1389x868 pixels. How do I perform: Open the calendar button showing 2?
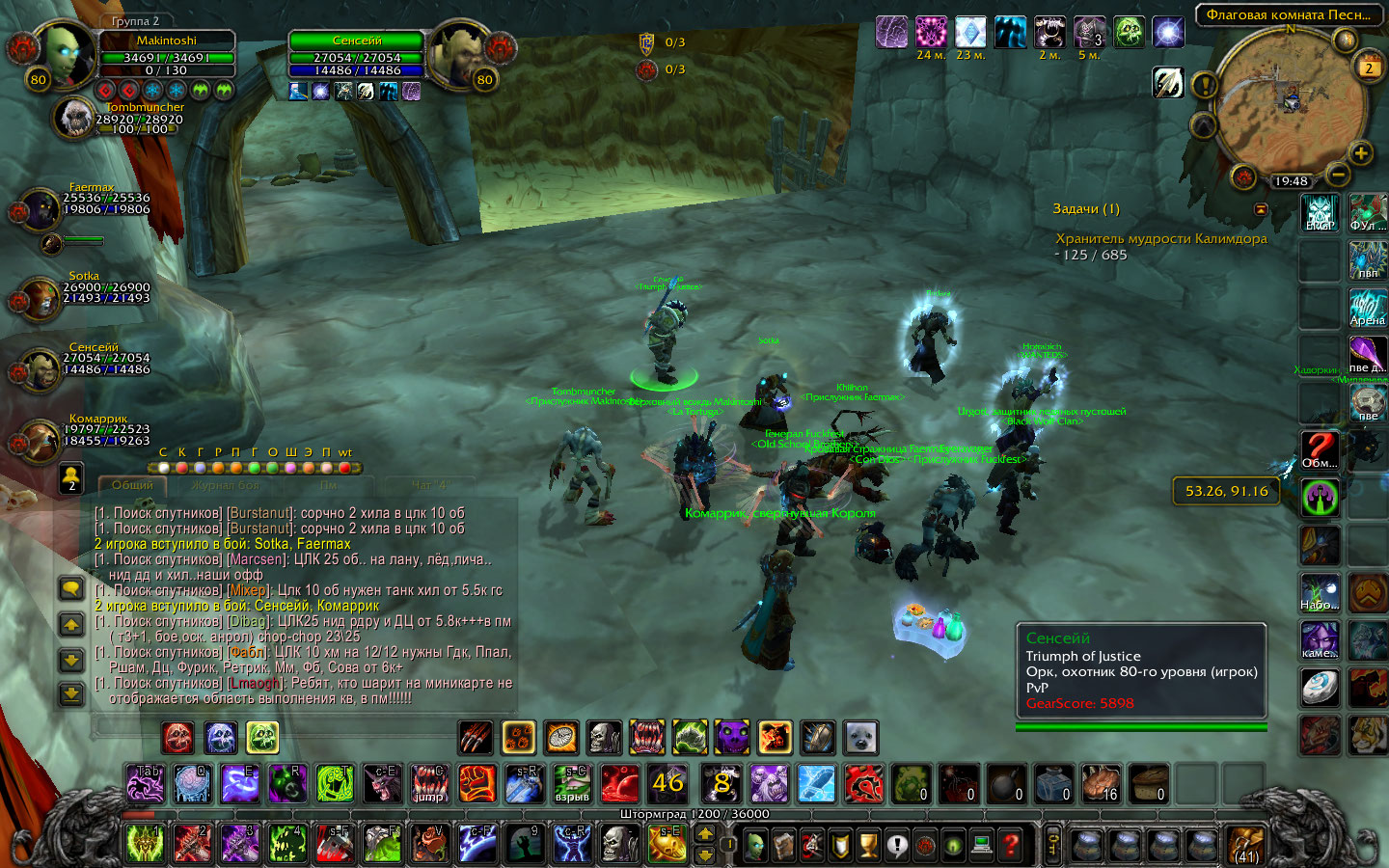(1368, 68)
